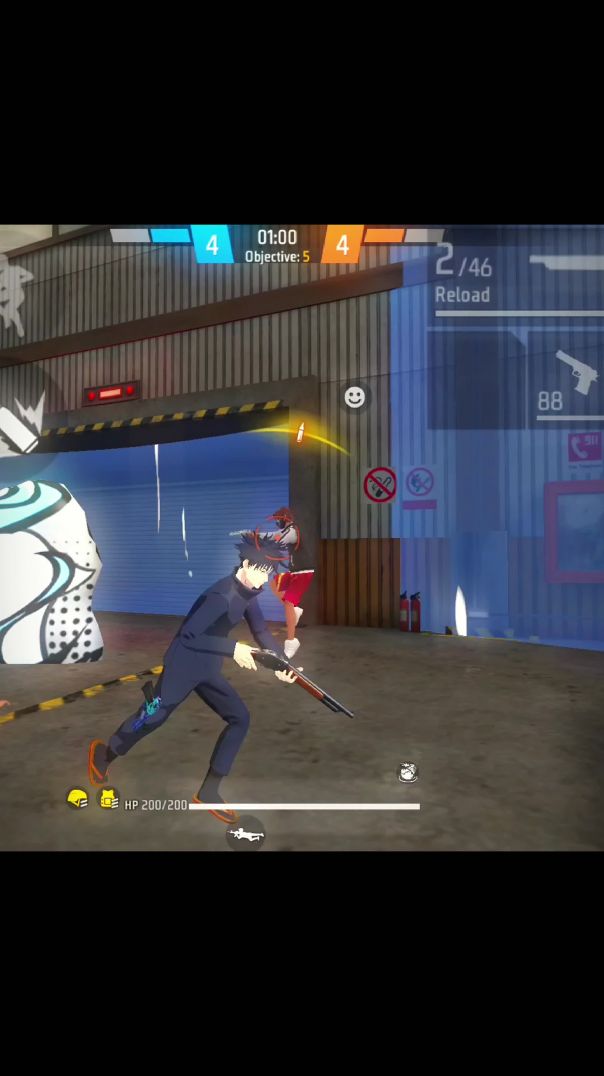
Task: Toggle the prone stance icon
Action: [245, 833]
